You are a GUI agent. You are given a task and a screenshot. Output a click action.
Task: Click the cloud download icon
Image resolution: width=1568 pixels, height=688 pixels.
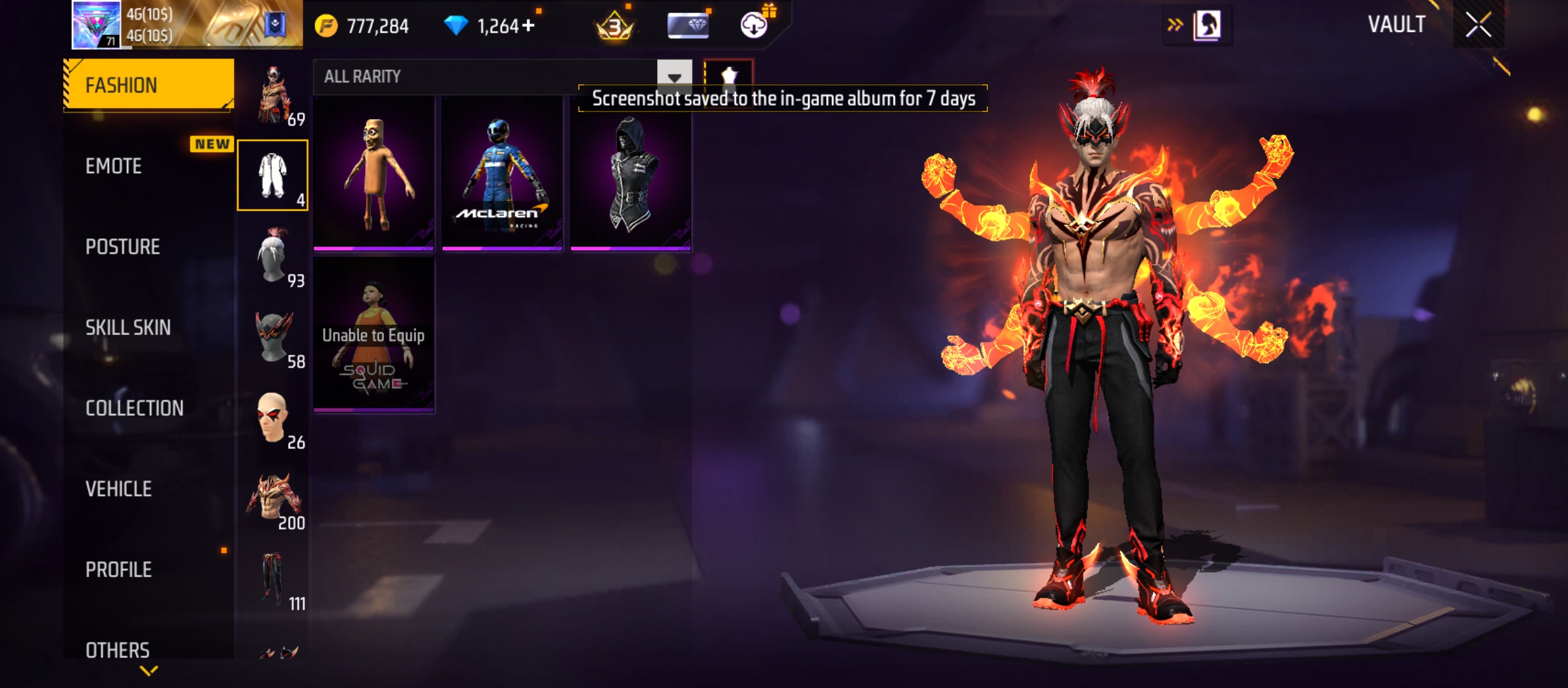(x=754, y=25)
